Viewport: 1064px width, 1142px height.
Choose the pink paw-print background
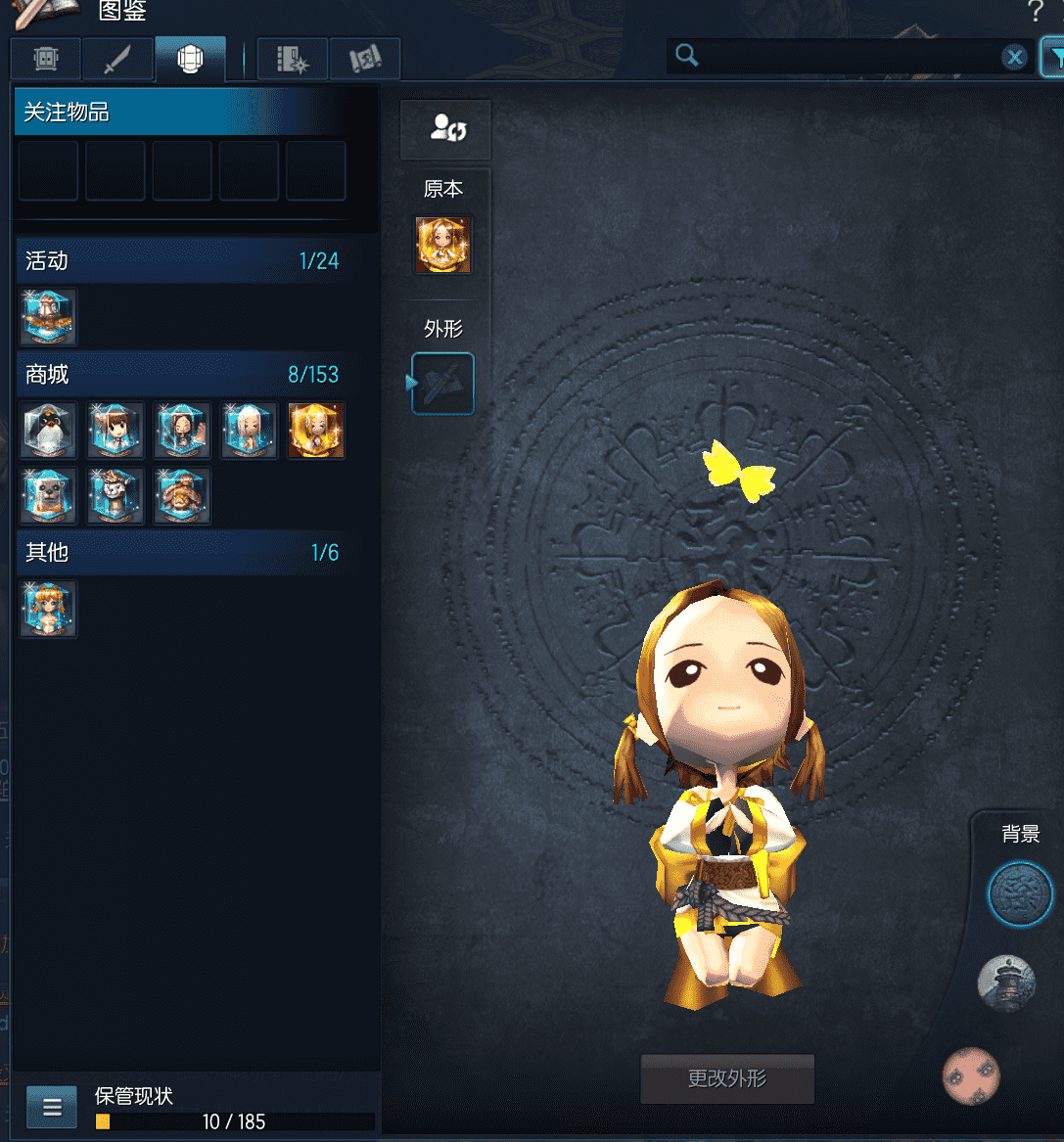click(971, 1074)
